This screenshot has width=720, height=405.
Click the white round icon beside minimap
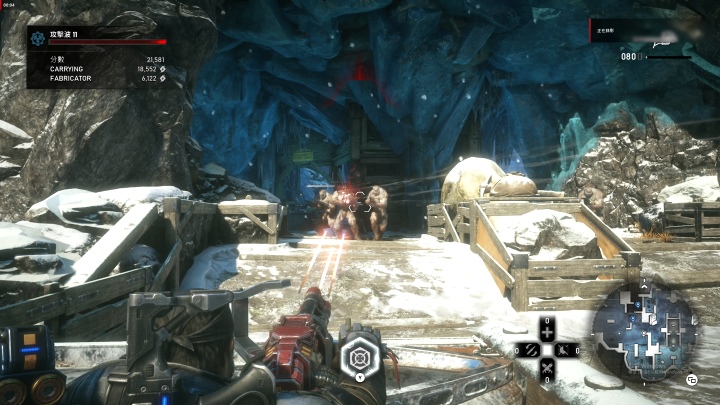tap(690, 379)
